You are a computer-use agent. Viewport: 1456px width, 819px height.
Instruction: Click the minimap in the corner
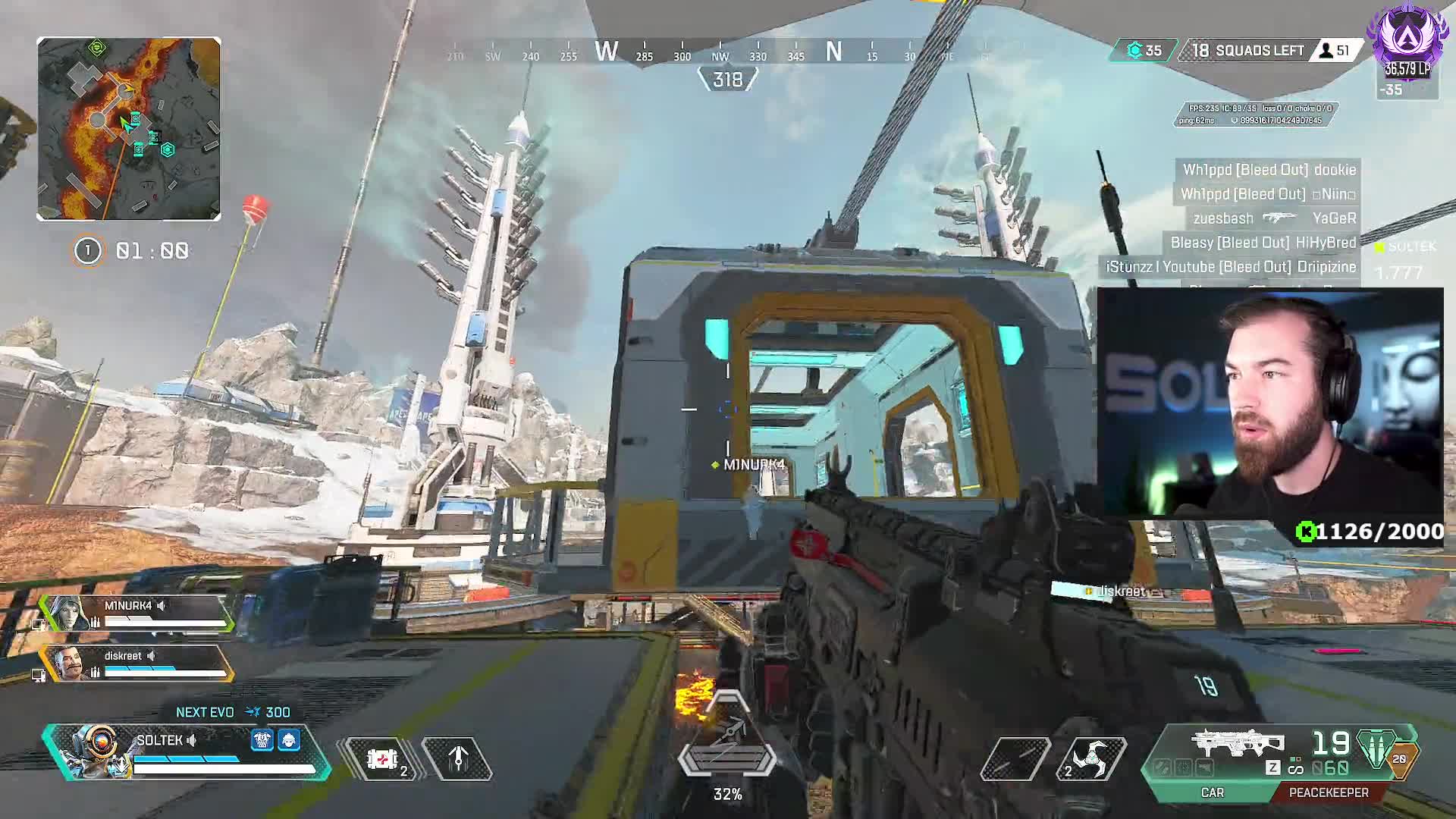click(129, 129)
